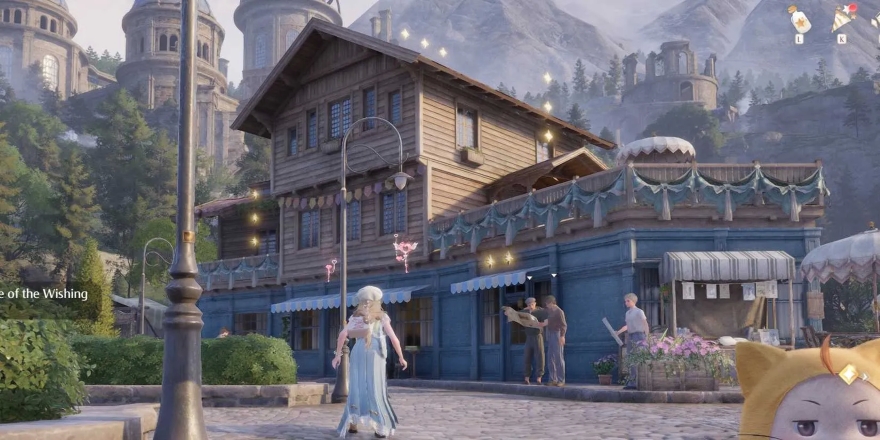Open the star bottle icon
This screenshot has width=880, height=440.
(x=799, y=20)
